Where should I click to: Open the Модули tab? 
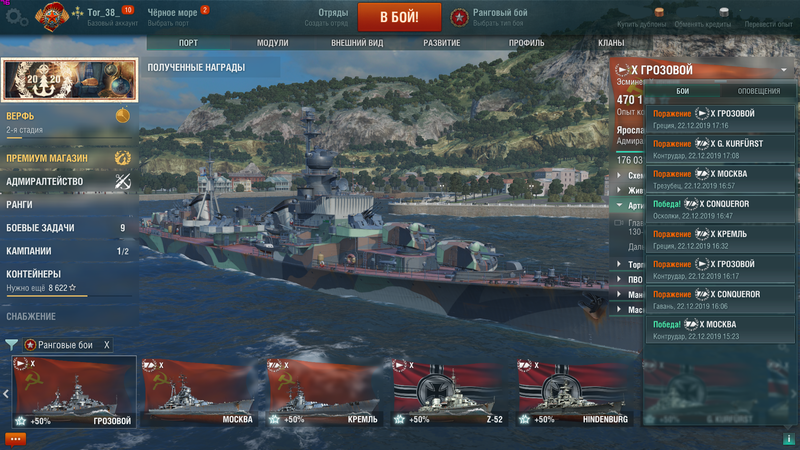click(272, 43)
